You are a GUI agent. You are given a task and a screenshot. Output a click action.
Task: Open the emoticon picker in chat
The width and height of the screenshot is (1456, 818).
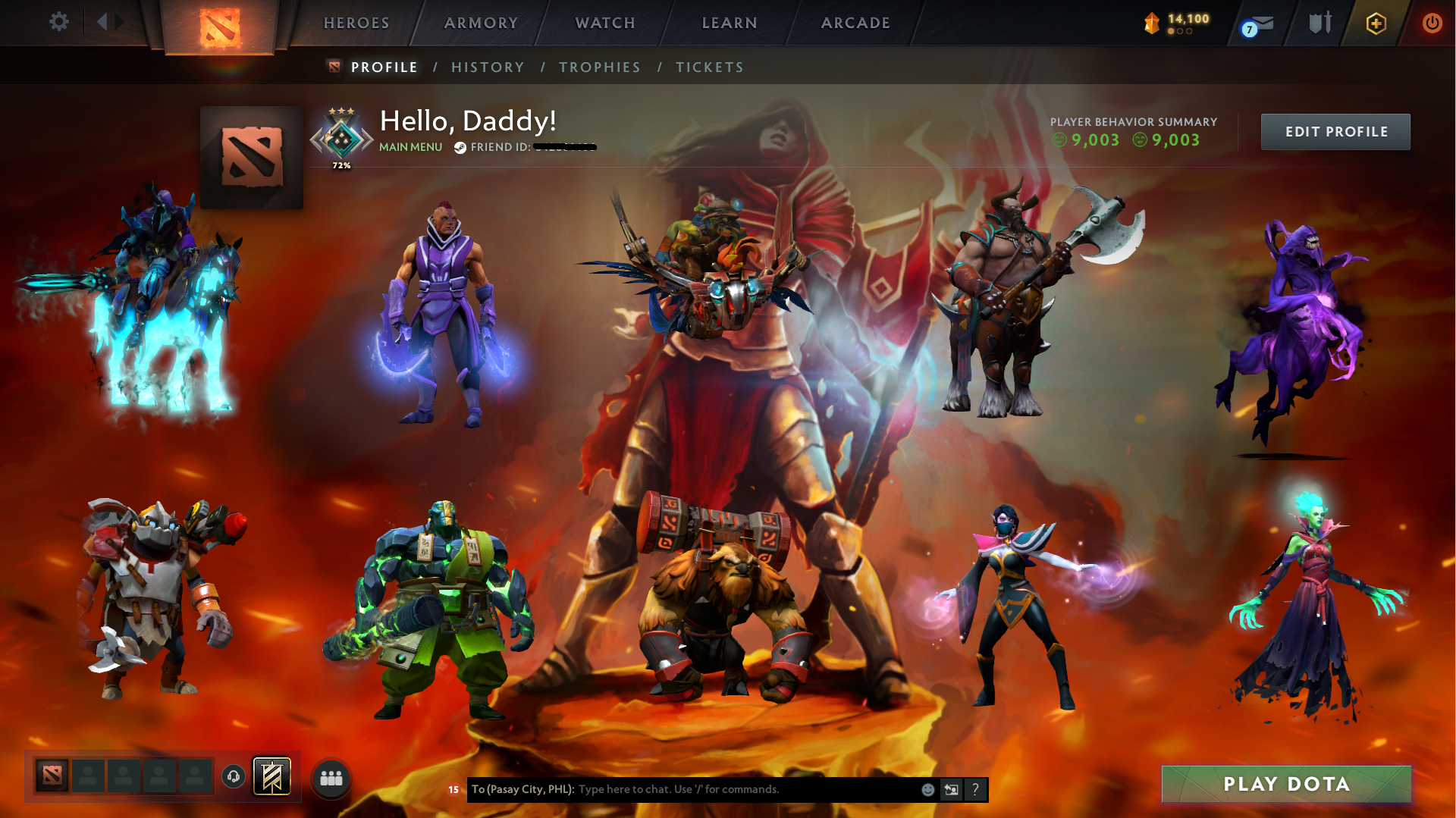coord(927,790)
